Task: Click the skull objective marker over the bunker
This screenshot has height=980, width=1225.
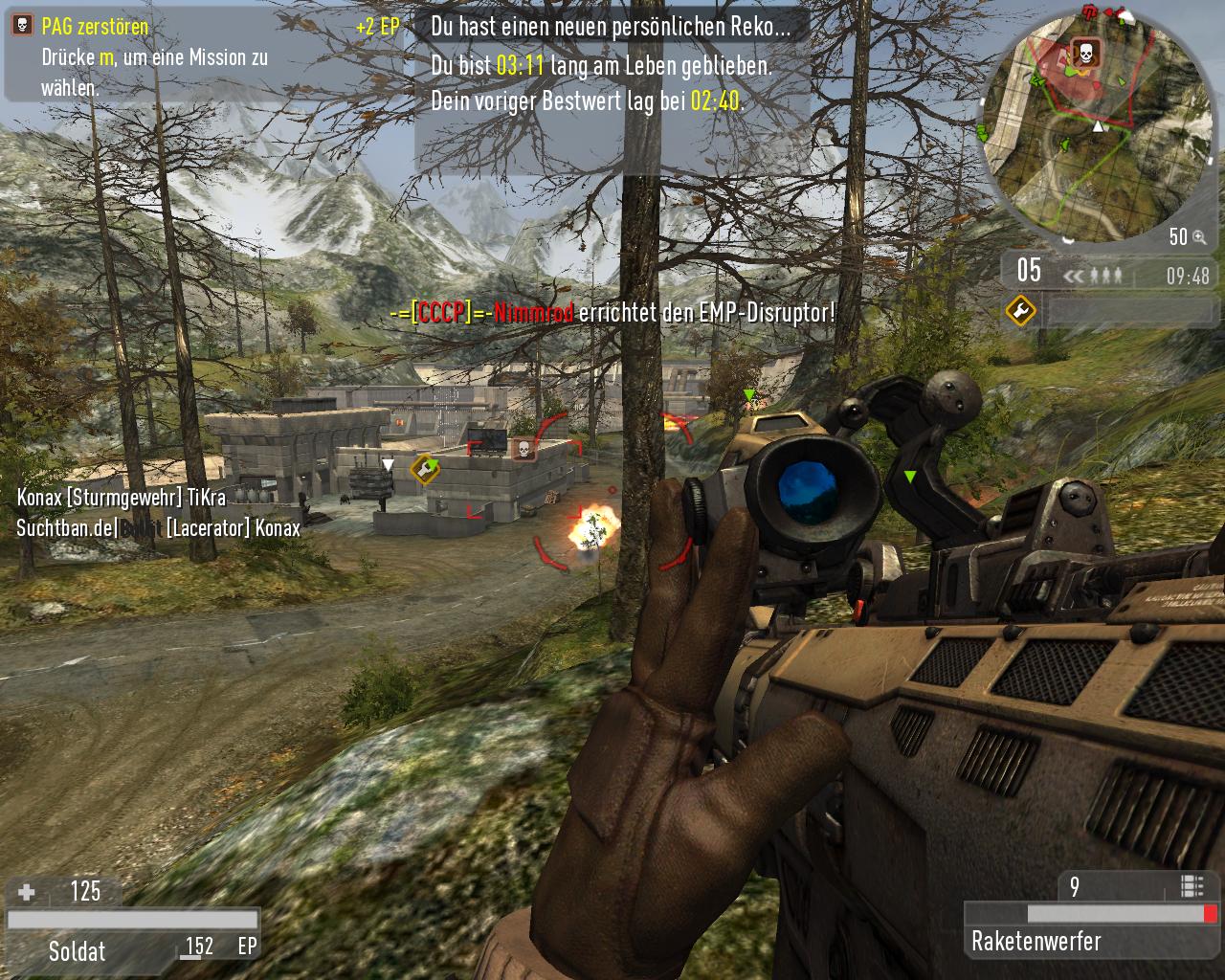Action: tap(523, 448)
